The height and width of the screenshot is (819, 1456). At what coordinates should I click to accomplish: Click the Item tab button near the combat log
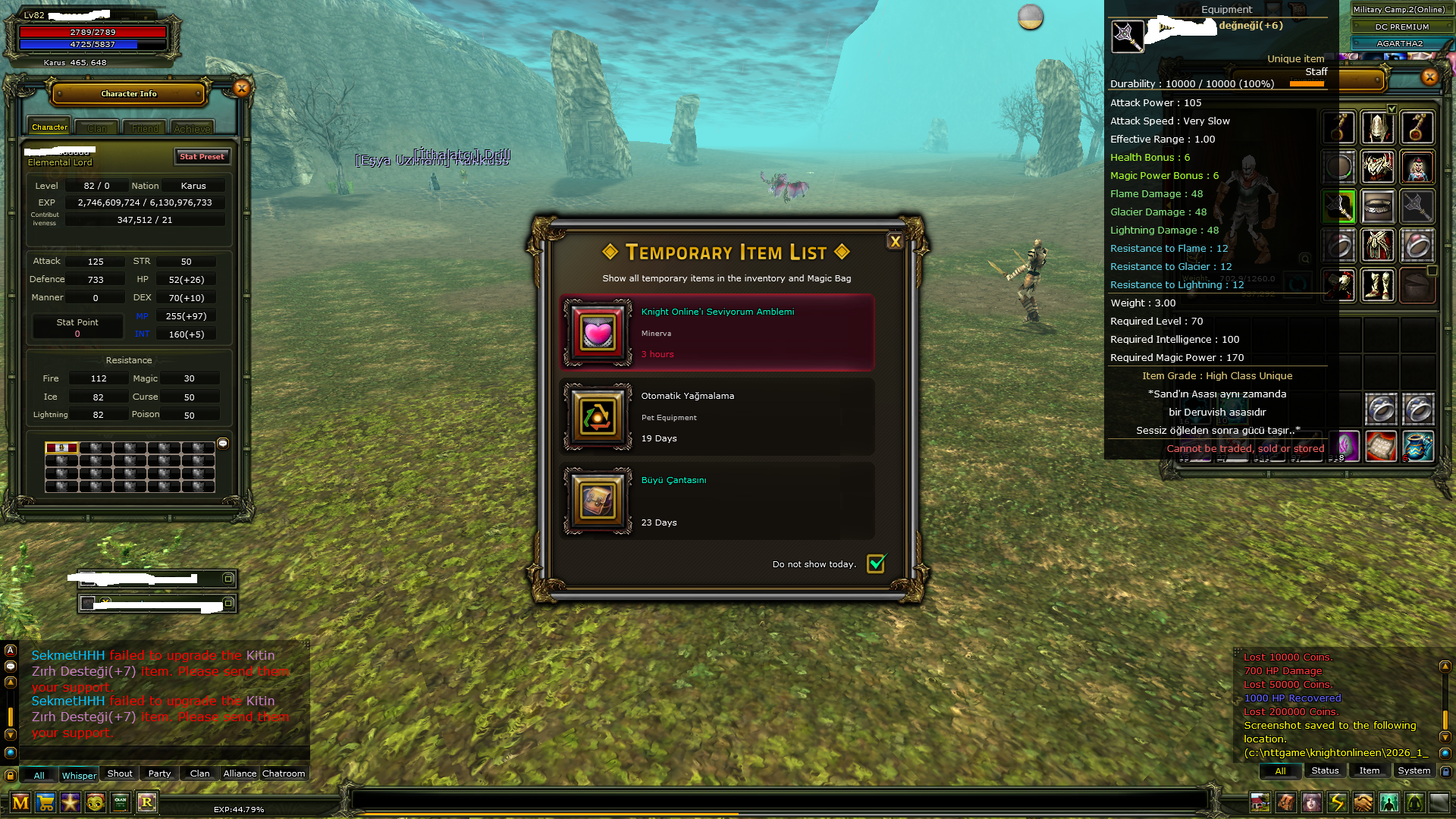[x=1369, y=770]
